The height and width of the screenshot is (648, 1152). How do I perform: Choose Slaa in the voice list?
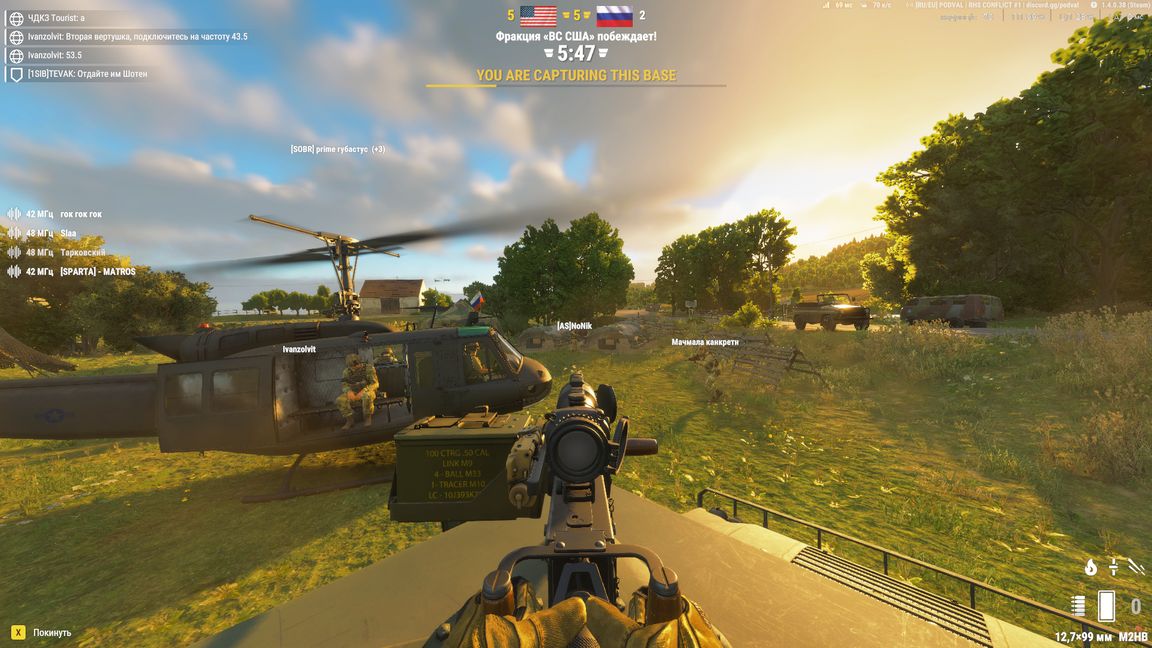68,233
